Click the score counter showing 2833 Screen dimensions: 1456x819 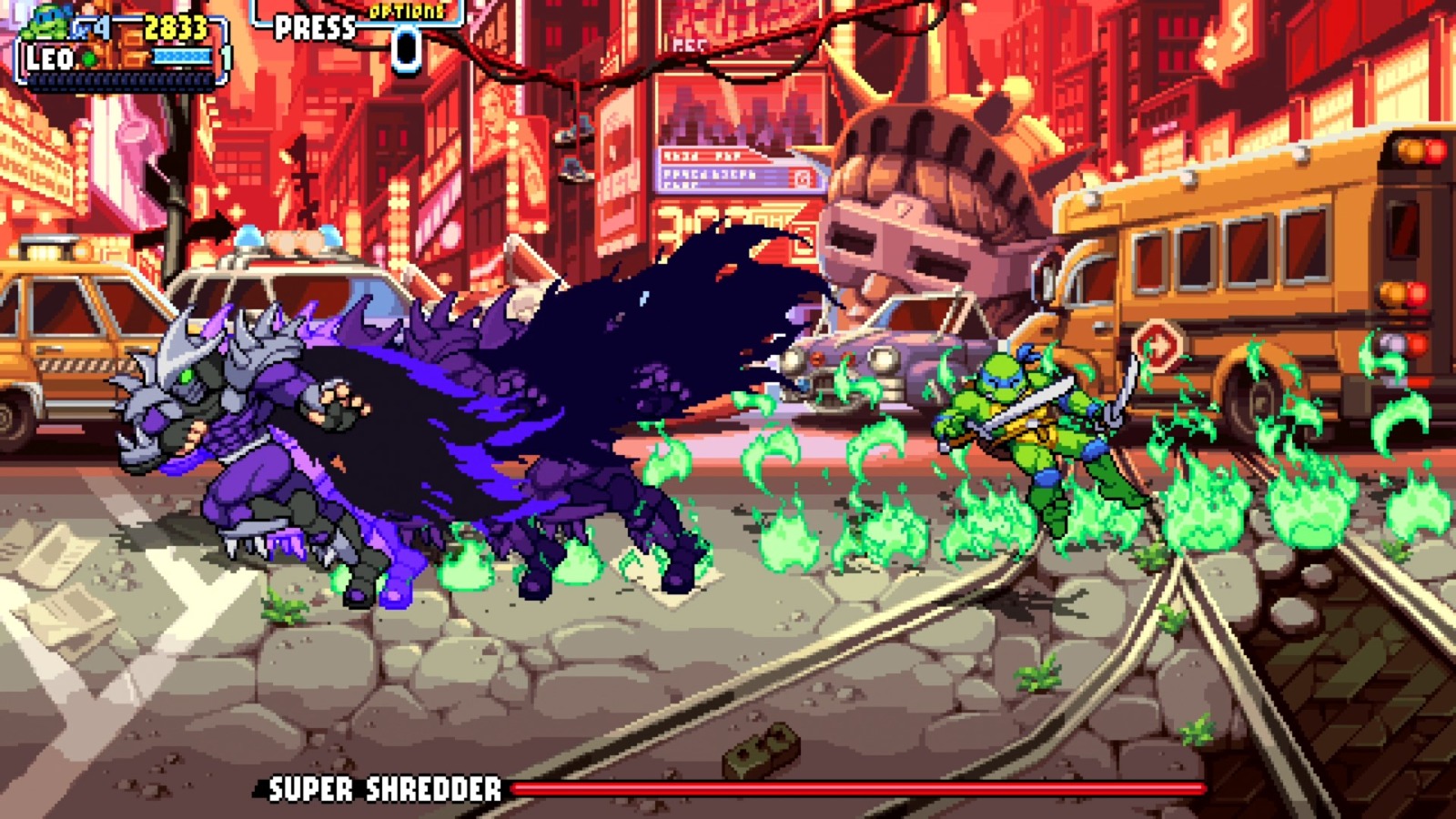click(173, 27)
